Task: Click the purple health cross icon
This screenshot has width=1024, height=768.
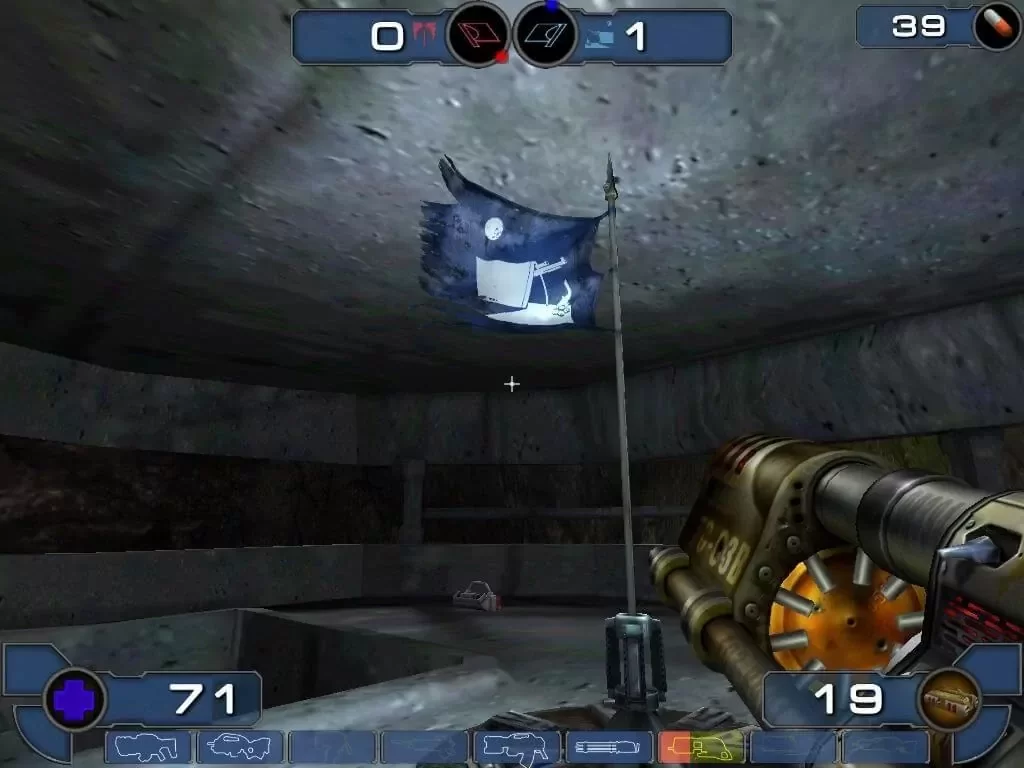Action: tap(74, 698)
